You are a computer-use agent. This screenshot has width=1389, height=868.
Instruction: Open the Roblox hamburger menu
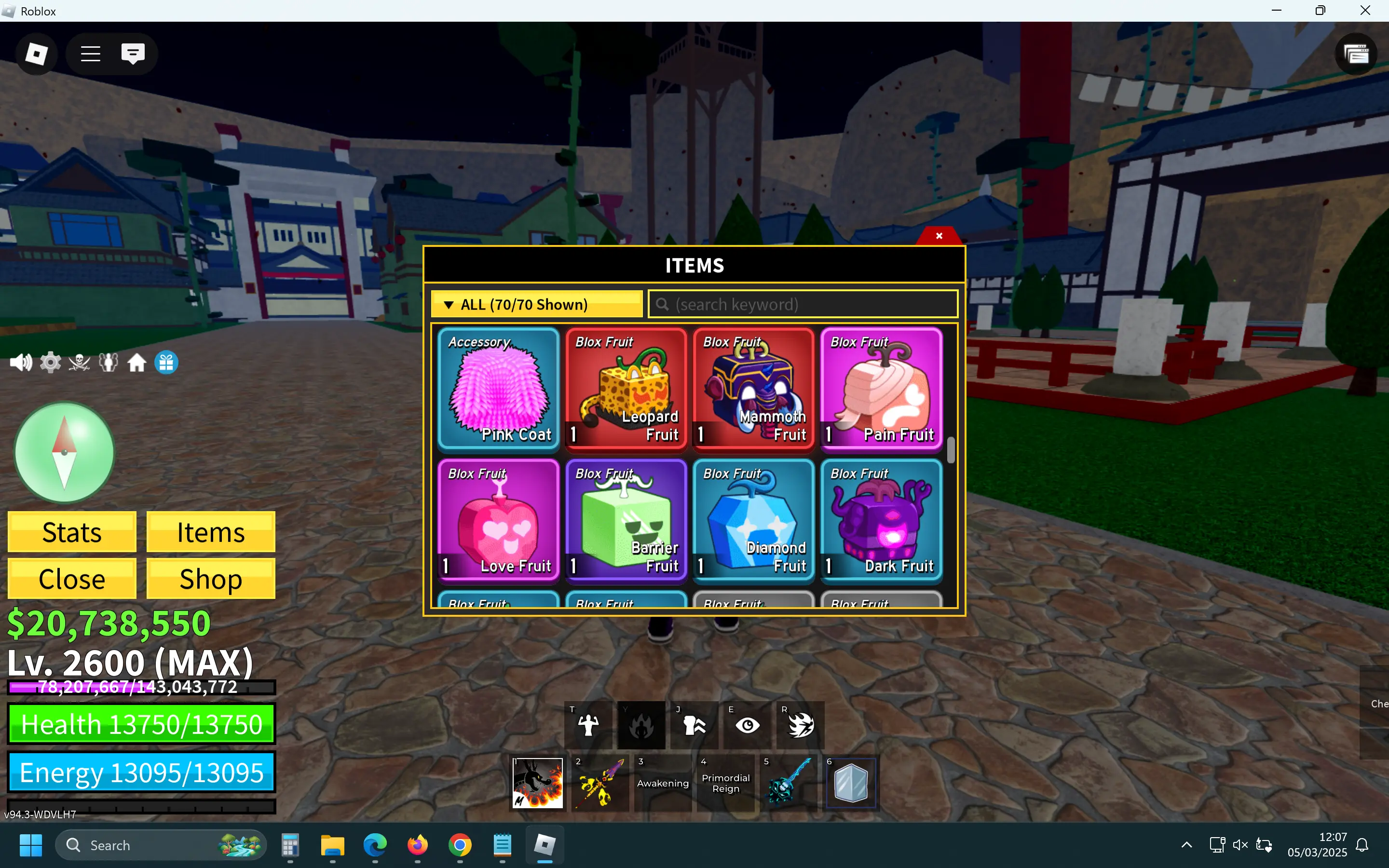(x=90, y=54)
